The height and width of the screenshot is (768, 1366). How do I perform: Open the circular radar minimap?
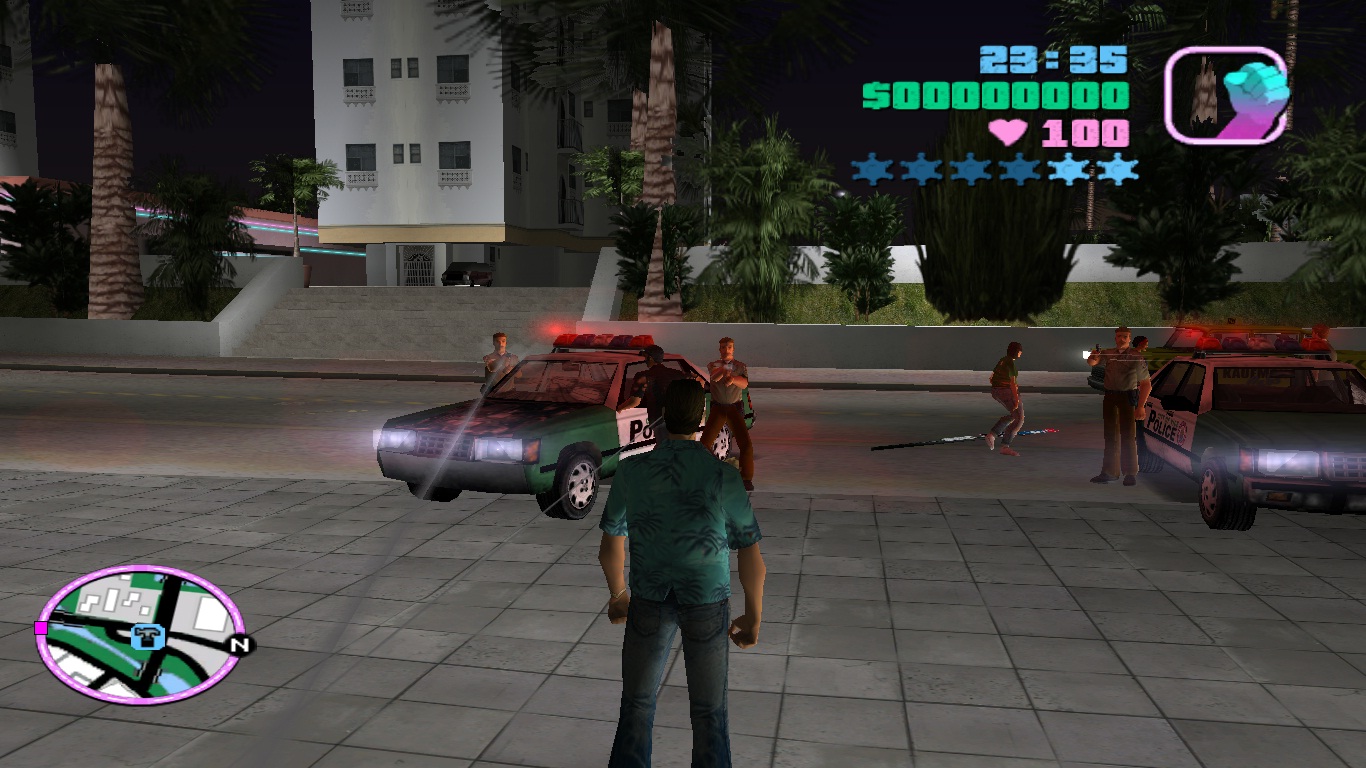click(140, 633)
